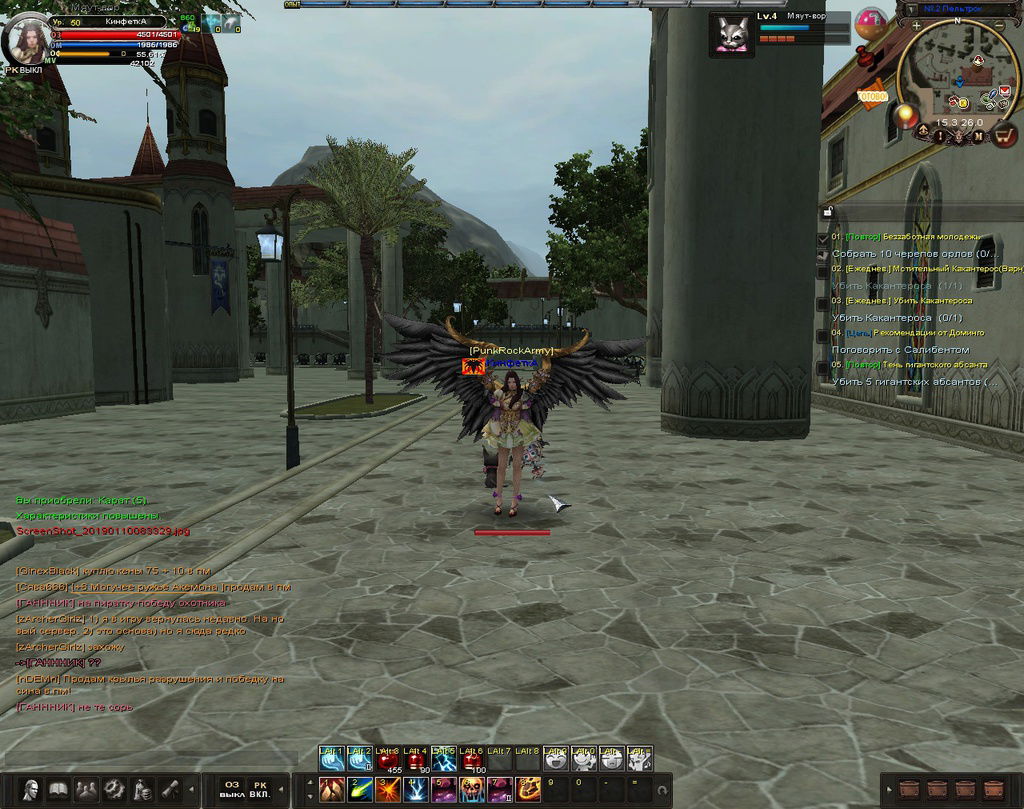Activate the lightning skill in slot 4
The height and width of the screenshot is (809, 1024).
tap(416, 790)
